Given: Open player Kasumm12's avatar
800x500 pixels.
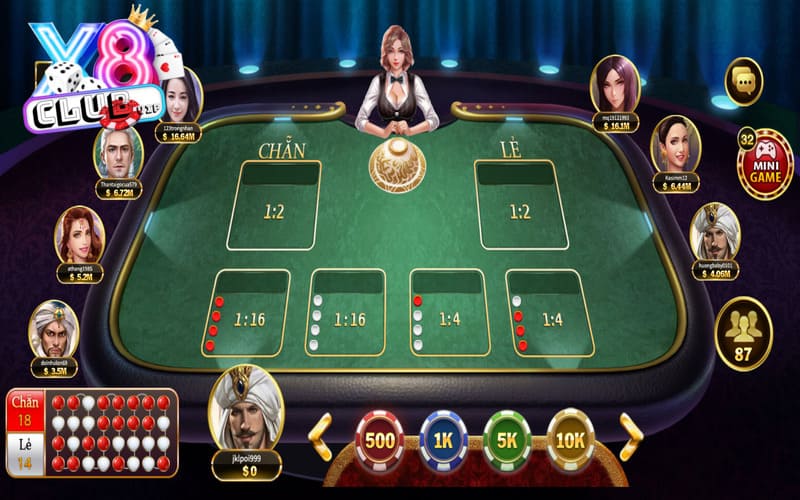Looking at the screenshot, I should 676,145.
